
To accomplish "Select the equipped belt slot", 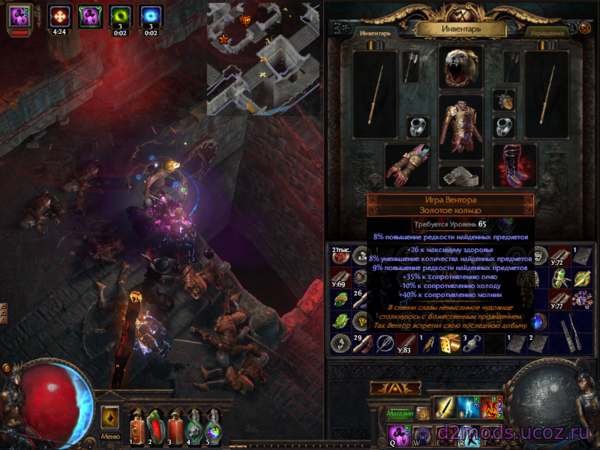I will [x=461, y=177].
